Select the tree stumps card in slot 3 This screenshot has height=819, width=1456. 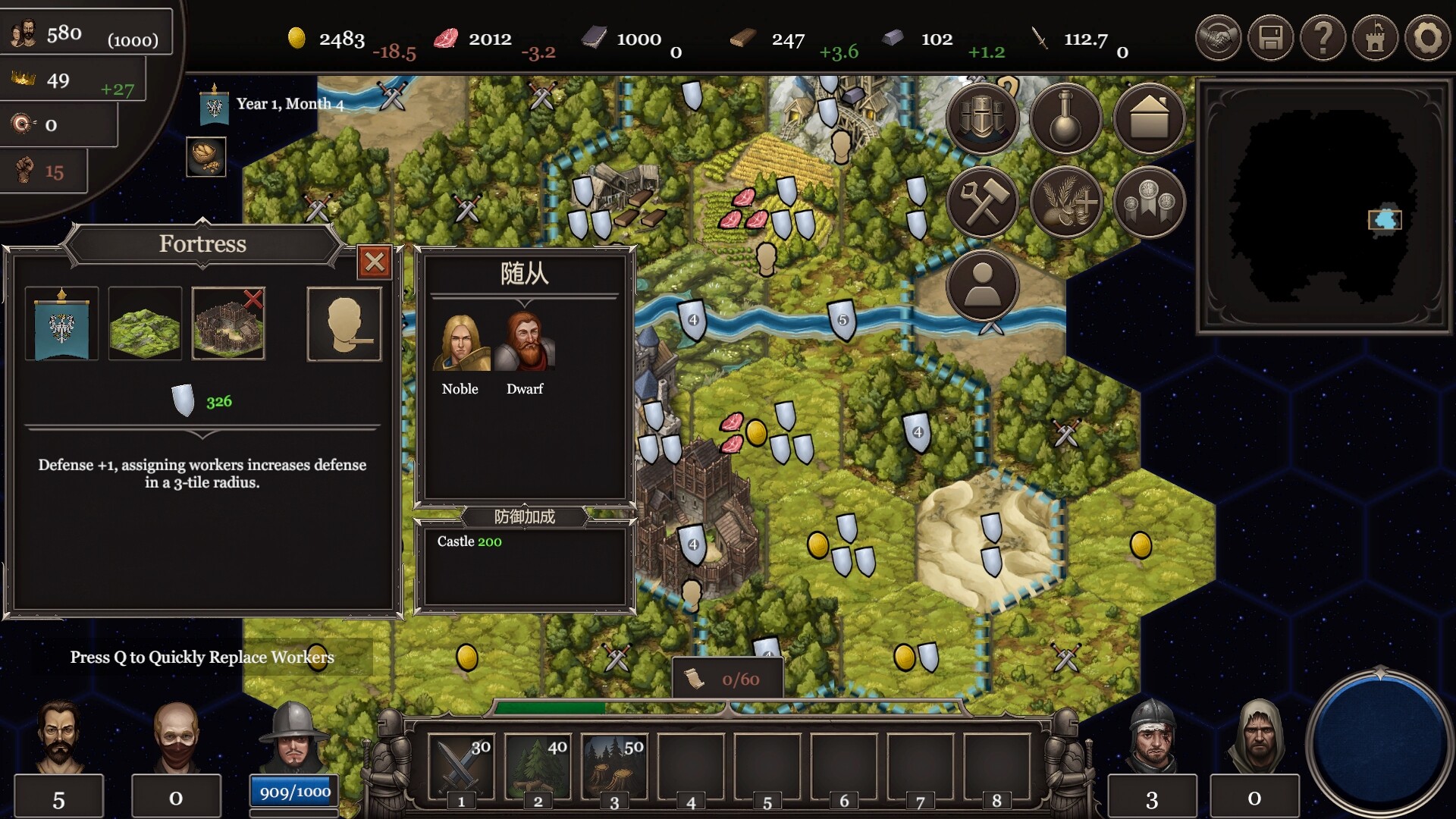(x=613, y=766)
